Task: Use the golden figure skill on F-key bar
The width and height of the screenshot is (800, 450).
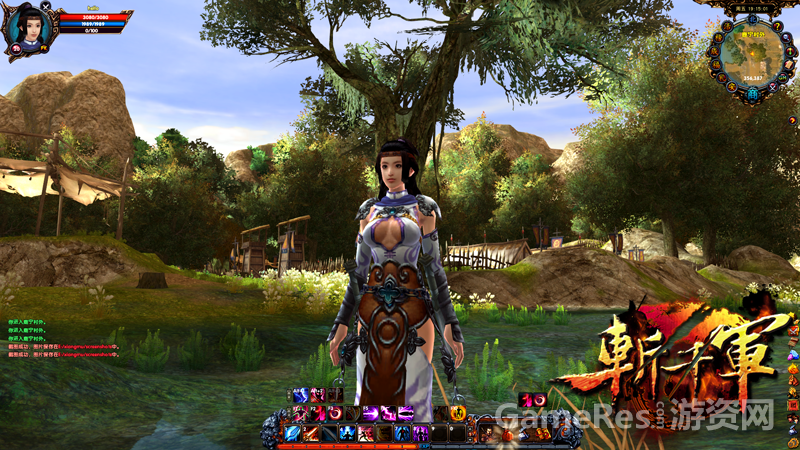Action: pos(457,412)
